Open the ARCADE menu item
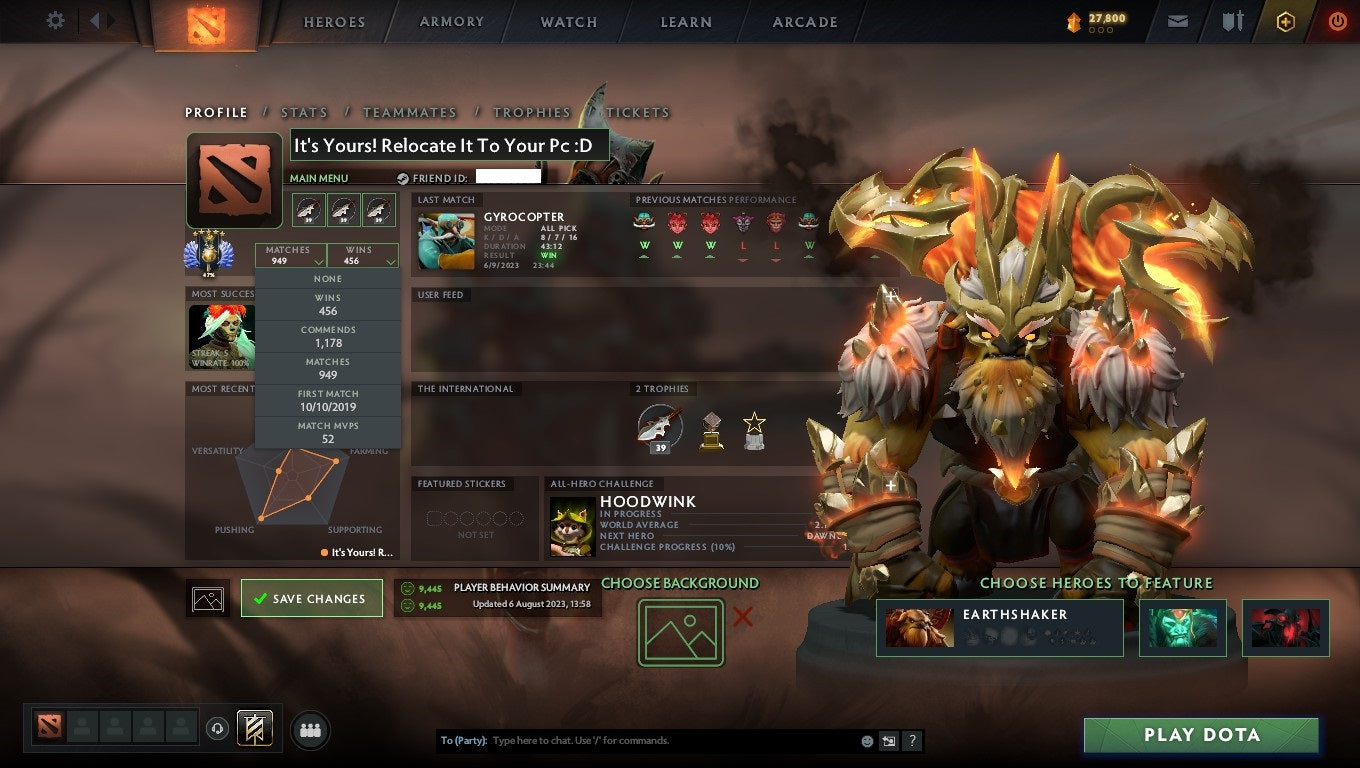The image size is (1360, 768). click(x=804, y=21)
